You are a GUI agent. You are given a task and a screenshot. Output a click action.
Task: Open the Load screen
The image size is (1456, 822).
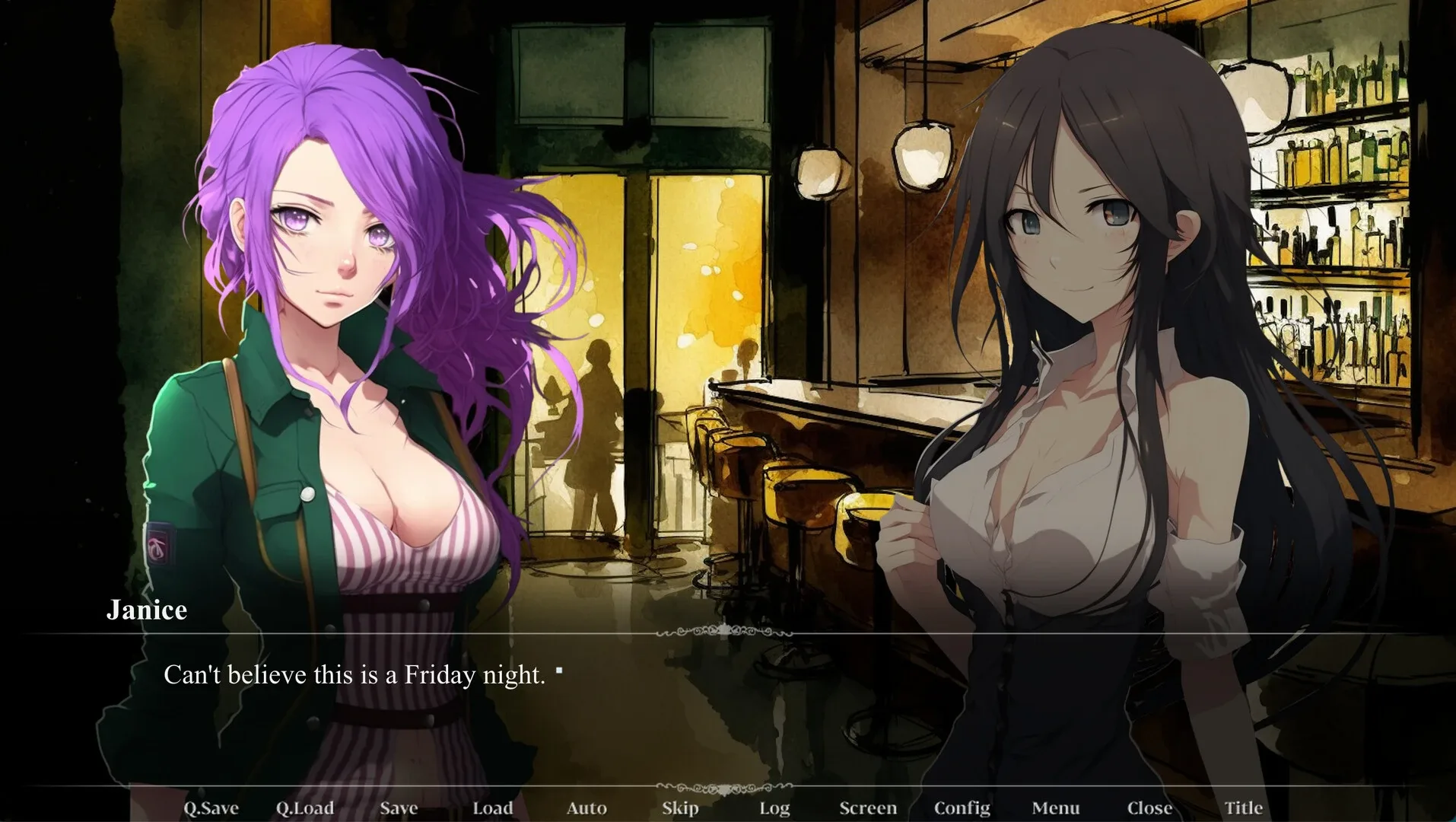click(493, 808)
